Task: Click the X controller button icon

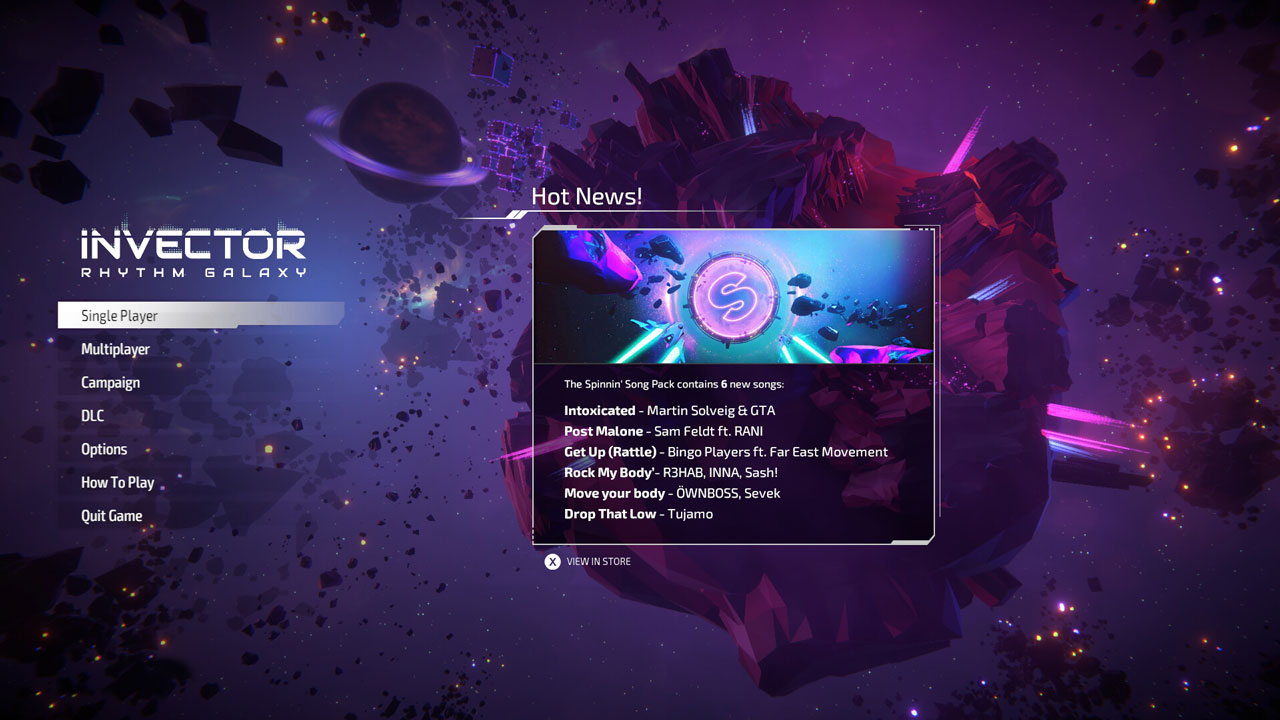Action: [552, 561]
